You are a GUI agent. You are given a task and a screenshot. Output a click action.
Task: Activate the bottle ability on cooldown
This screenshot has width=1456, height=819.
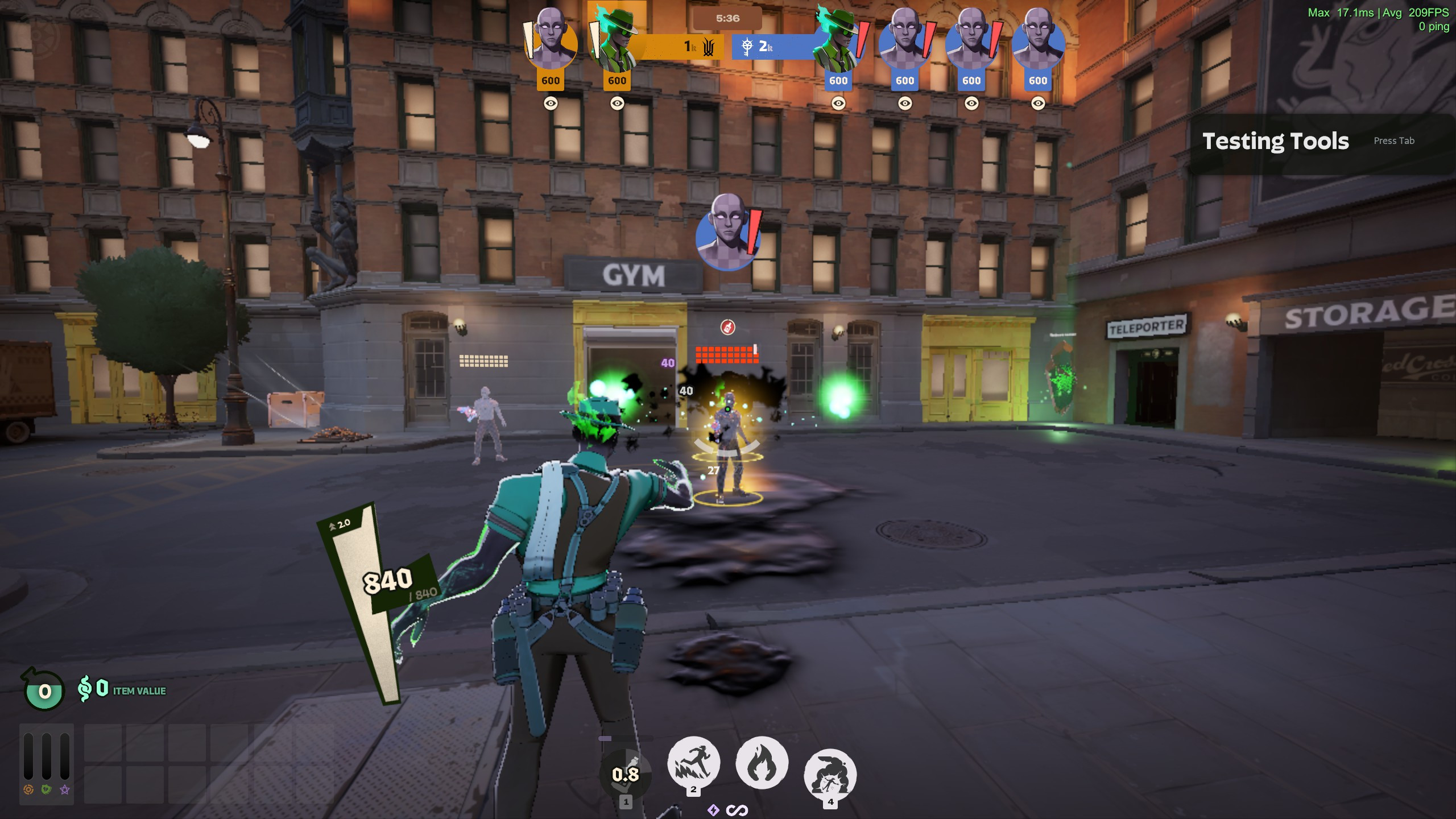(626, 773)
